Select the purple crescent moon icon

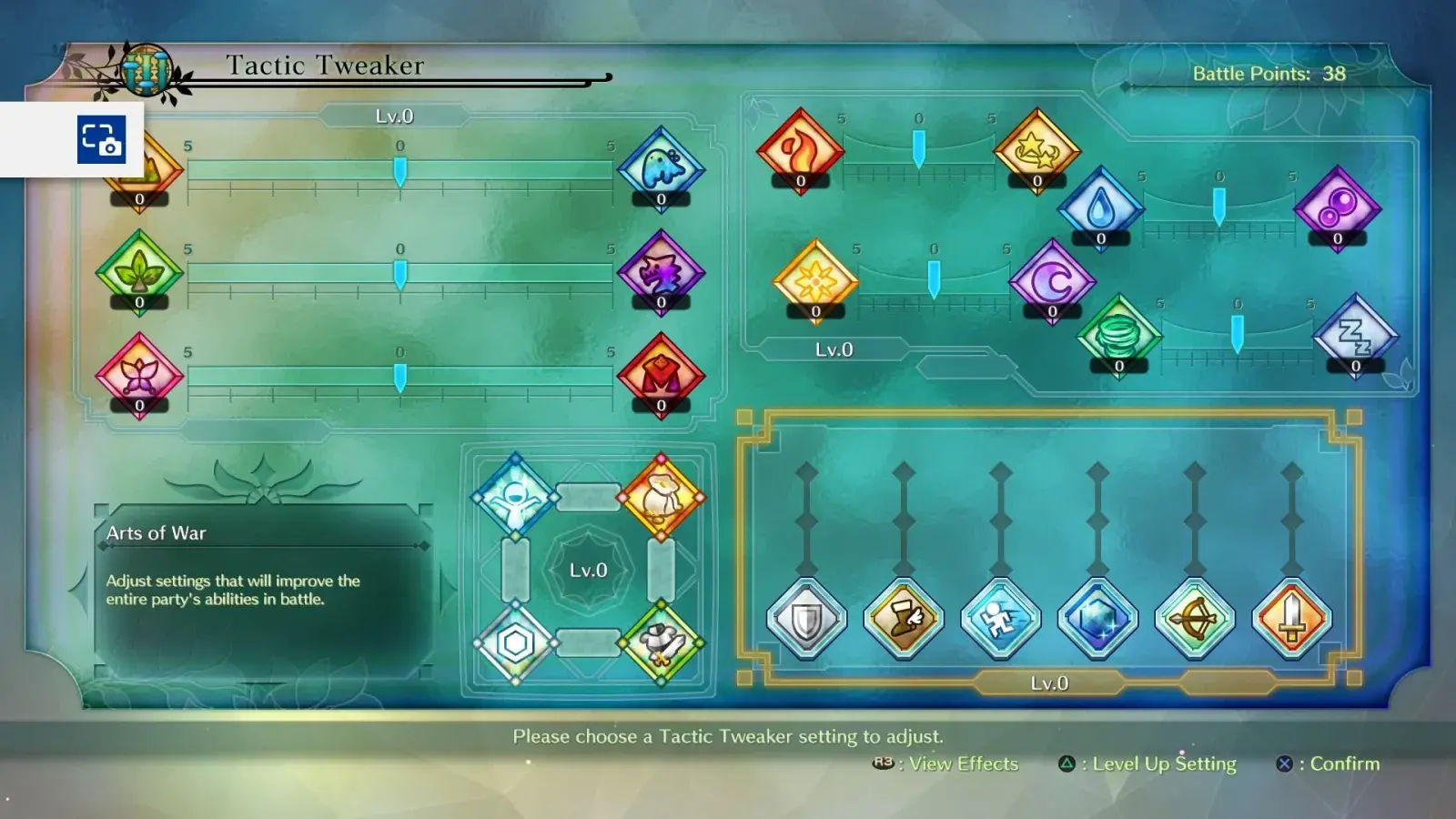click(1052, 281)
